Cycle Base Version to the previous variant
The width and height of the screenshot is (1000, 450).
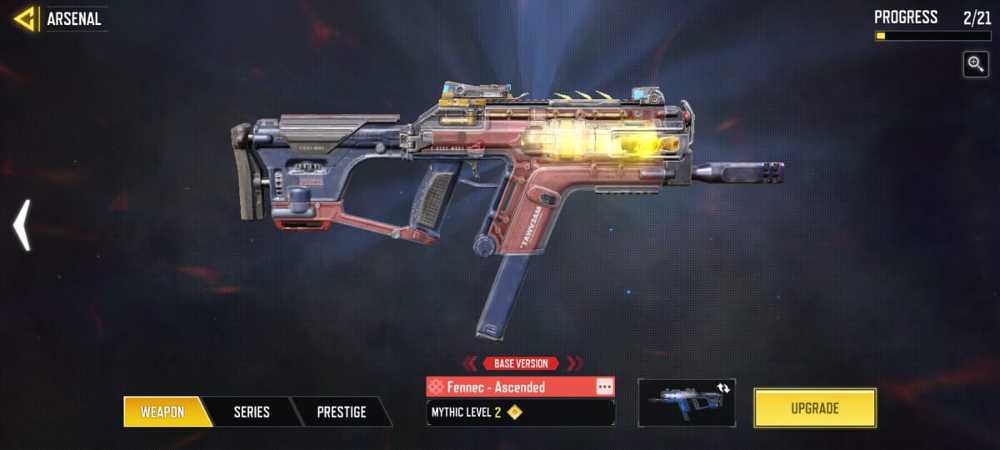tap(470, 364)
